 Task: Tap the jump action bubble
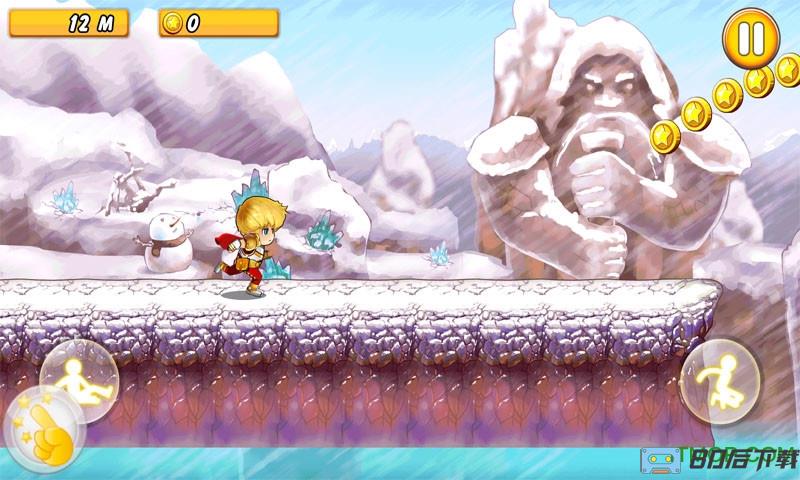click(719, 381)
